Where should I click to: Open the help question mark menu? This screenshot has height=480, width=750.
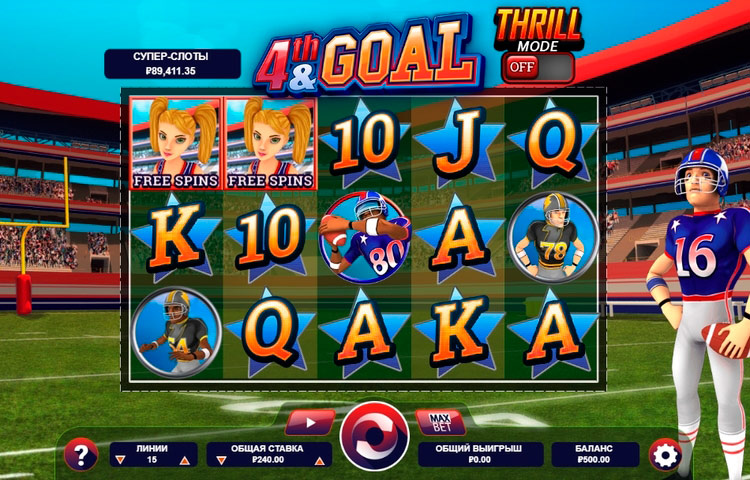[80, 455]
